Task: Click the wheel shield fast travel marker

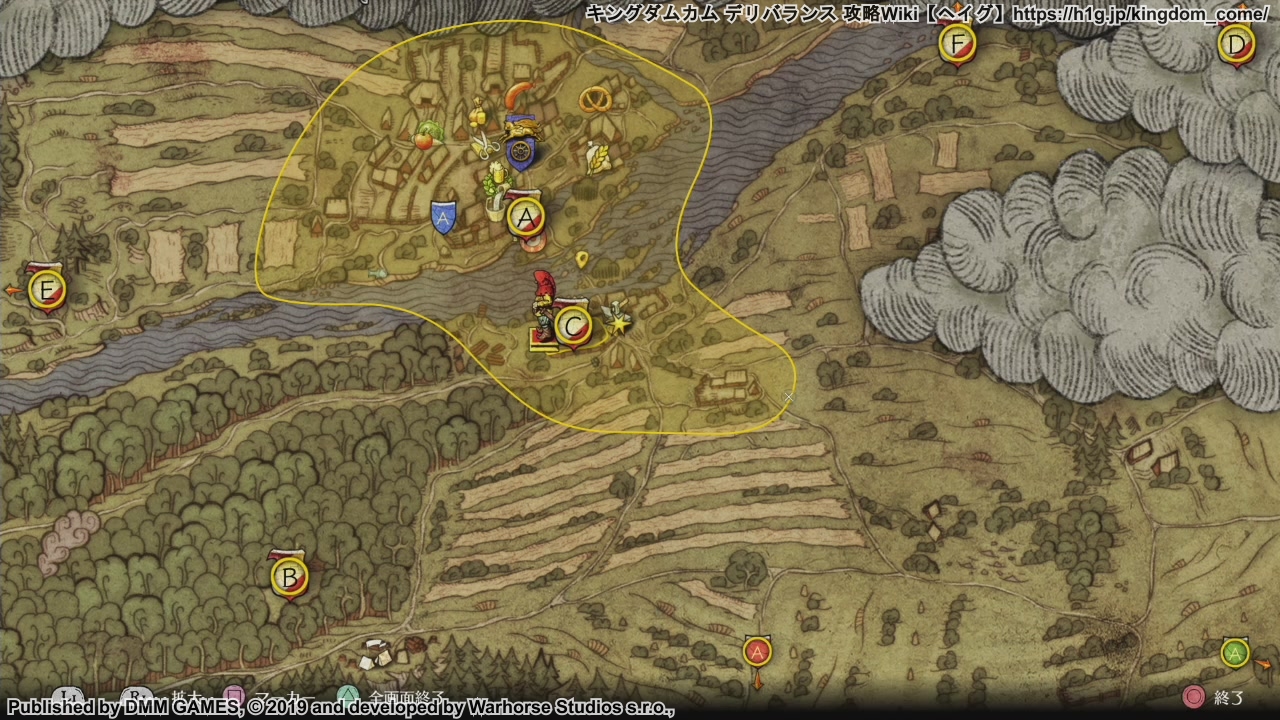Action: (521, 151)
